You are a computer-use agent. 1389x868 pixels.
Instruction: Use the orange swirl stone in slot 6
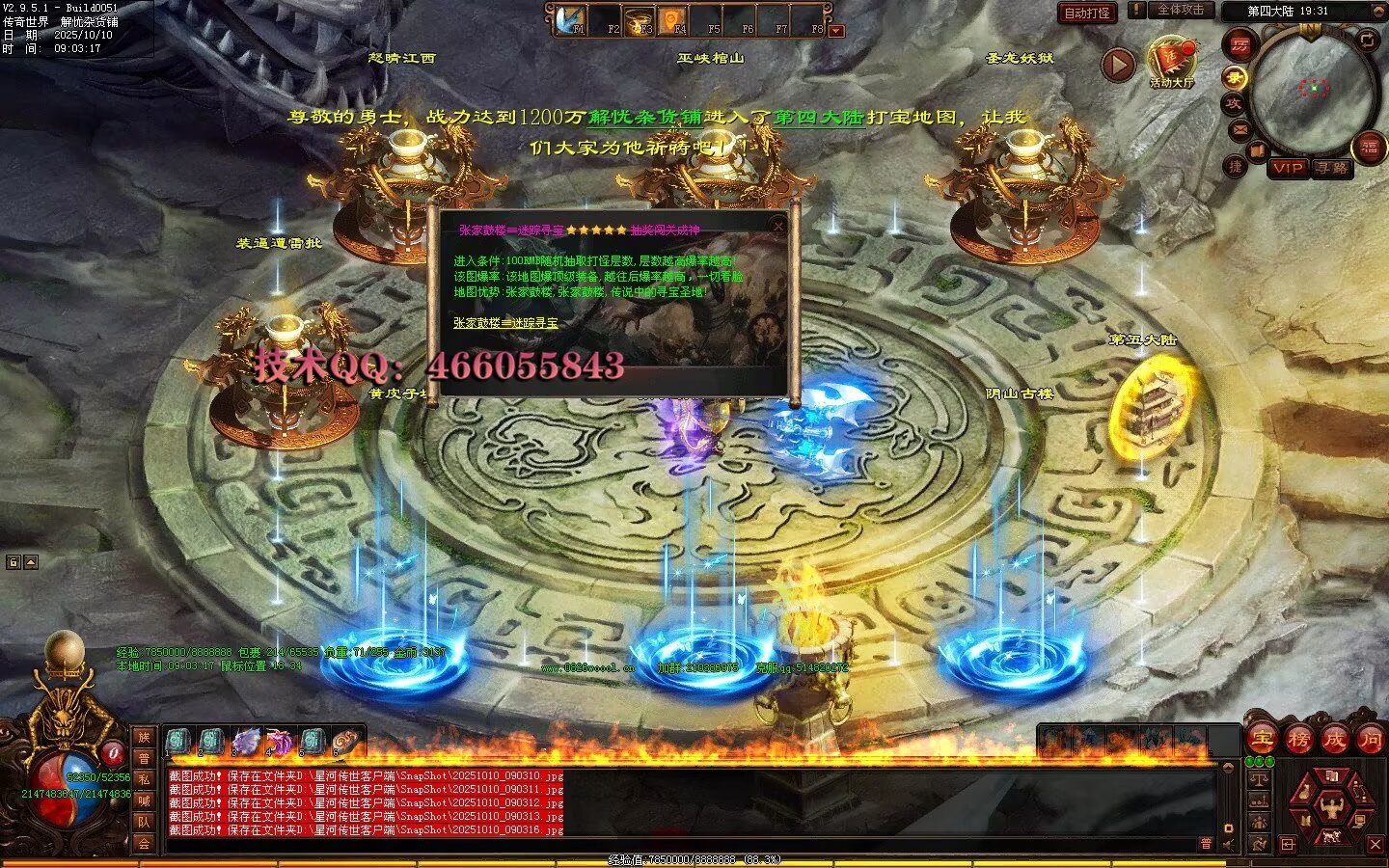[346, 741]
